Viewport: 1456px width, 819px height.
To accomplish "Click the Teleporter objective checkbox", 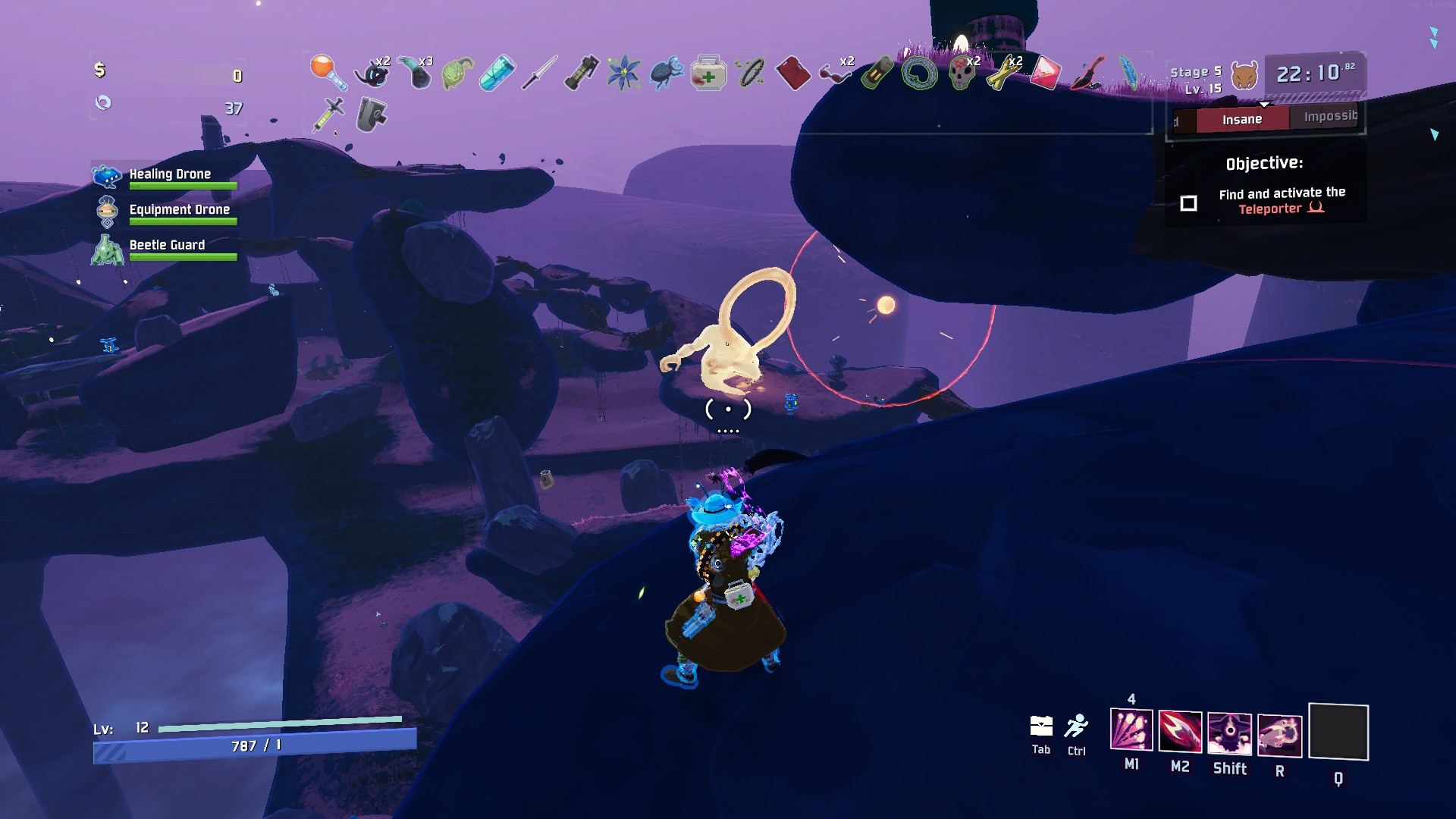I will pyautogui.click(x=1188, y=203).
